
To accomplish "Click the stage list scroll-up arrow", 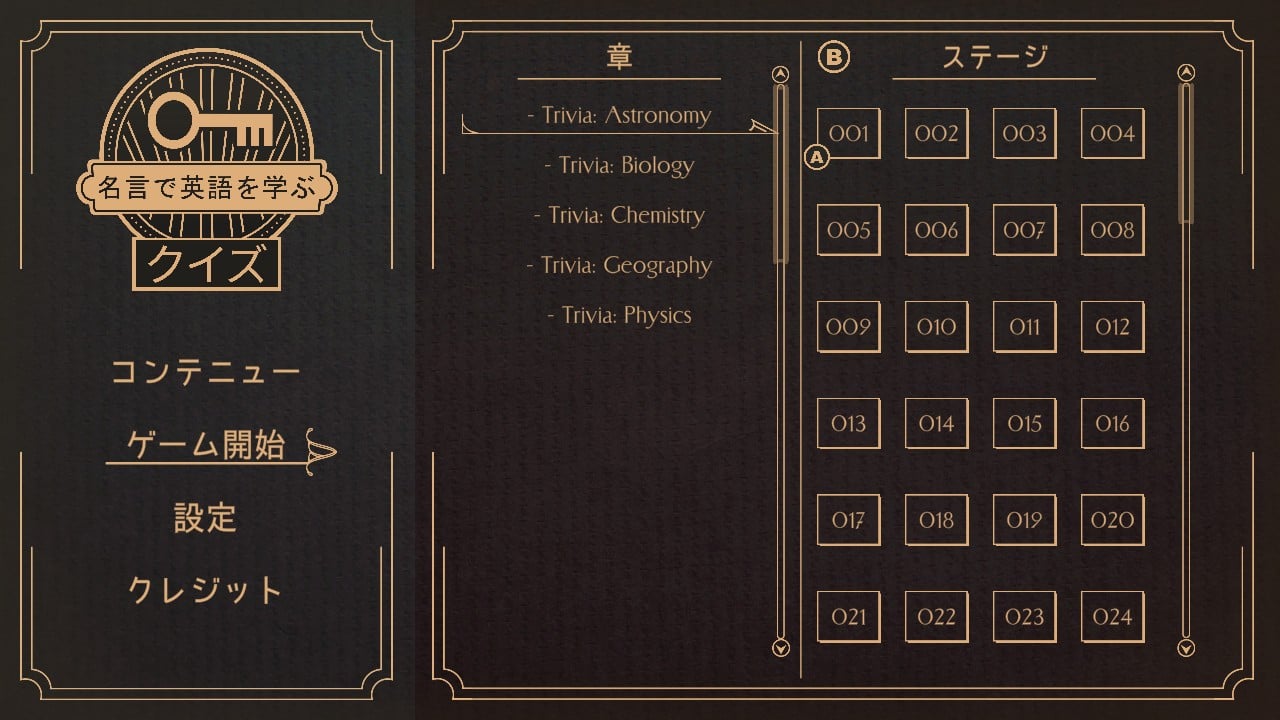I will coord(1186,72).
